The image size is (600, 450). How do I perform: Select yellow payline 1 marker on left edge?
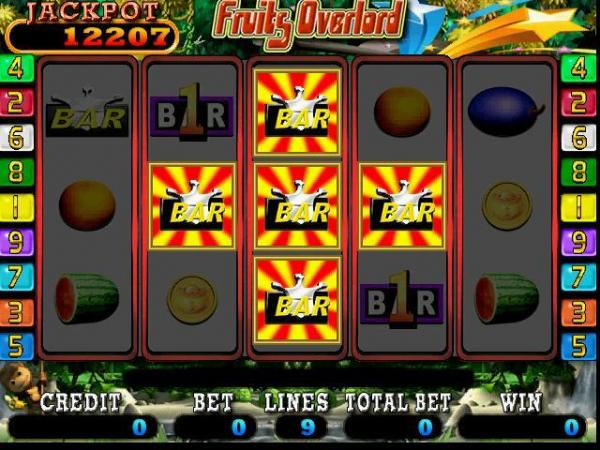tap(17, 206)
